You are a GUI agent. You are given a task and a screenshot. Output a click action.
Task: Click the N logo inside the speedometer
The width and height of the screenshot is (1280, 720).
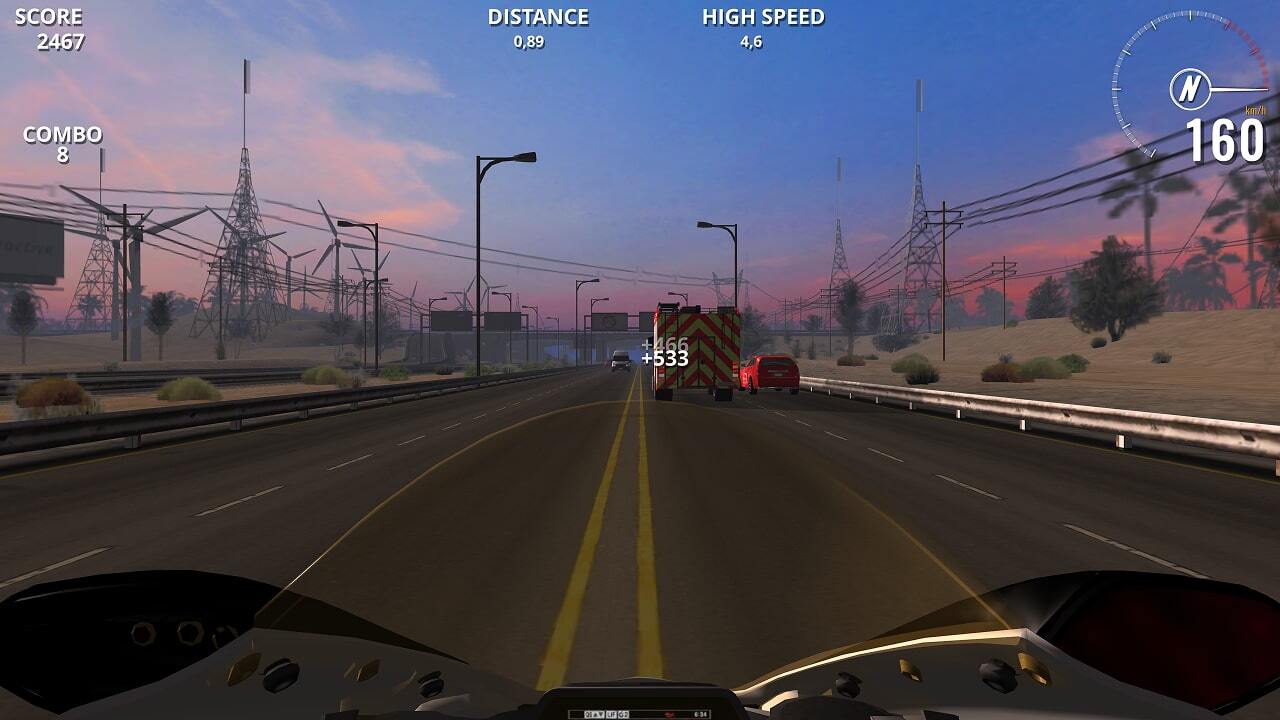pyautogui.click(x=1190, y=90)
